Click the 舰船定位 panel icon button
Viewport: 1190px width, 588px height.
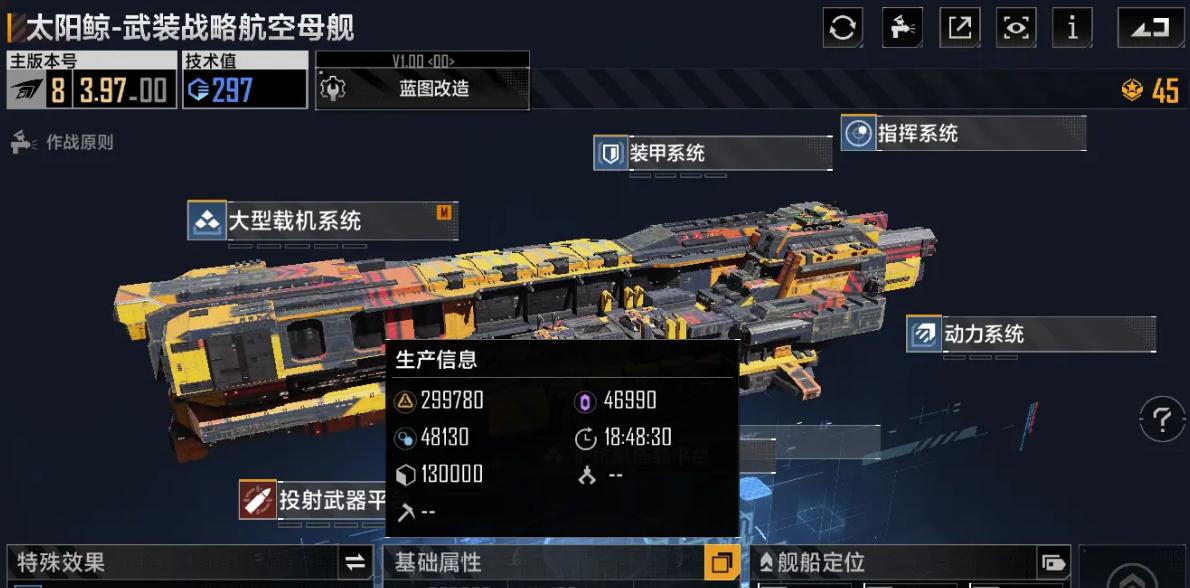coord(1053,563)
